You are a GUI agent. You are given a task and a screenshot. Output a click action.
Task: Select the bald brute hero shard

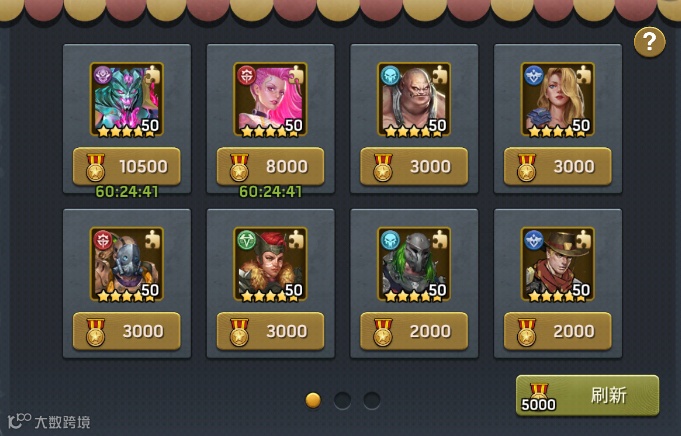tap(414, 98)
